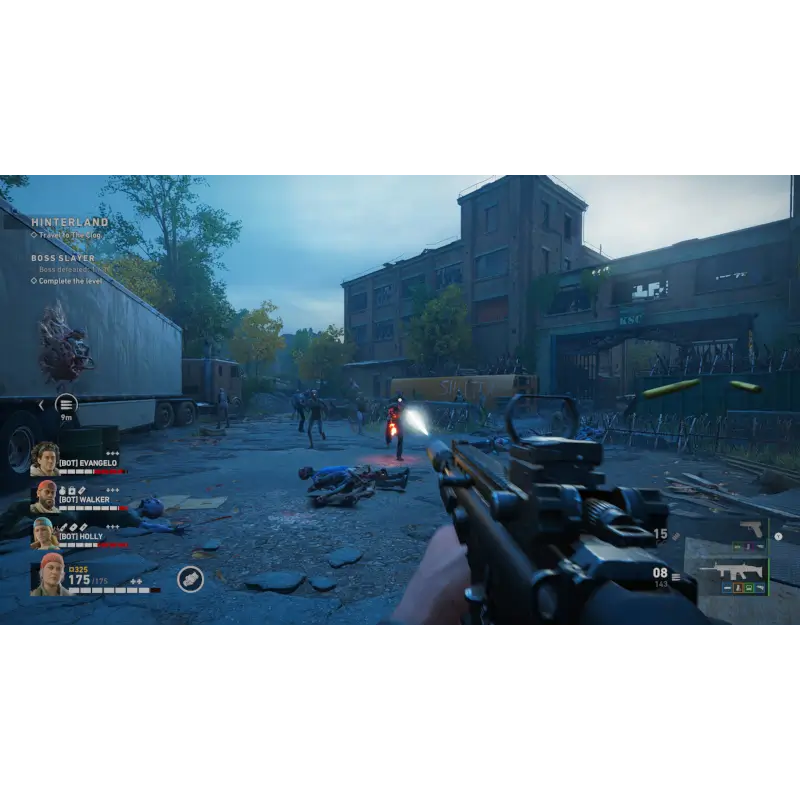This screenshot has height=800, width=800.
Task: Select bot Holly's portrait
Action: point(44,533)
